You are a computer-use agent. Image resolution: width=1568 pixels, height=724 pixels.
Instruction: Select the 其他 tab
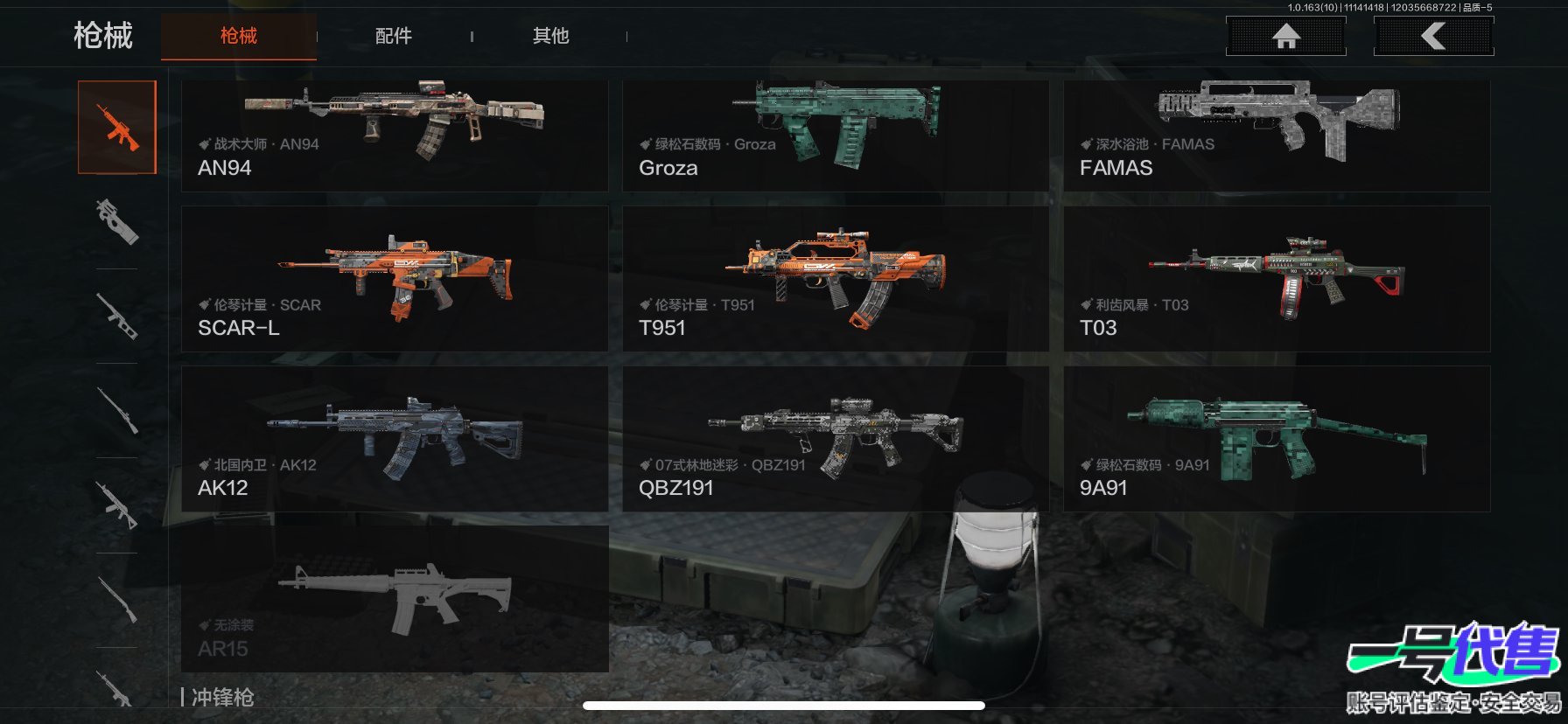click(x=550, y=36)
